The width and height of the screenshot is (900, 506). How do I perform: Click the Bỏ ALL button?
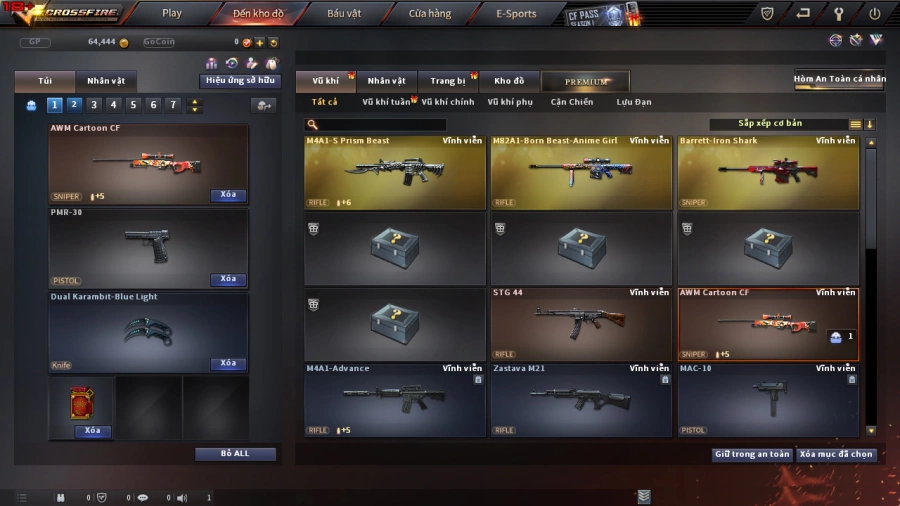tap(235, 454)
